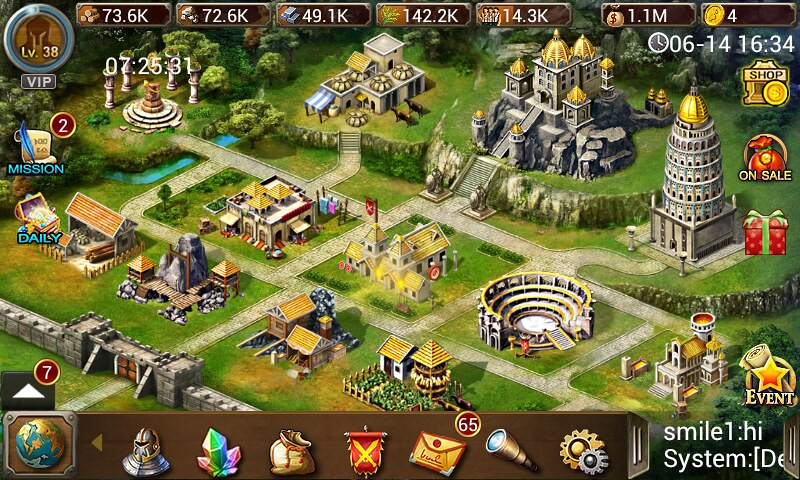The image size is (800, 480).
Task: Open the rainbow crystal menu
Action: (218, 450)
